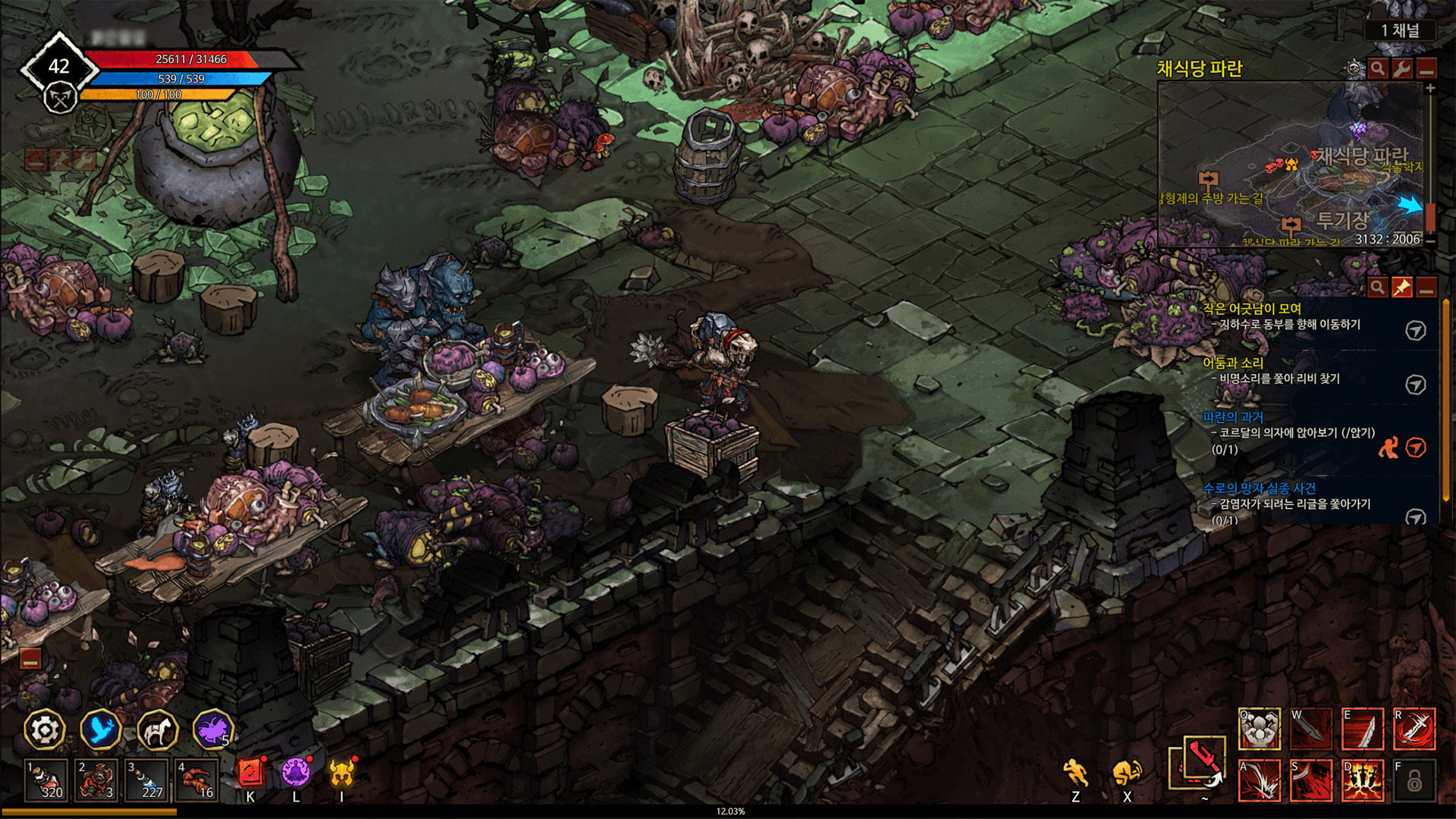Open minimap settings with the wrench button
The image size is (1456, 819).
pyautogui.click(x=1401, y=69)
